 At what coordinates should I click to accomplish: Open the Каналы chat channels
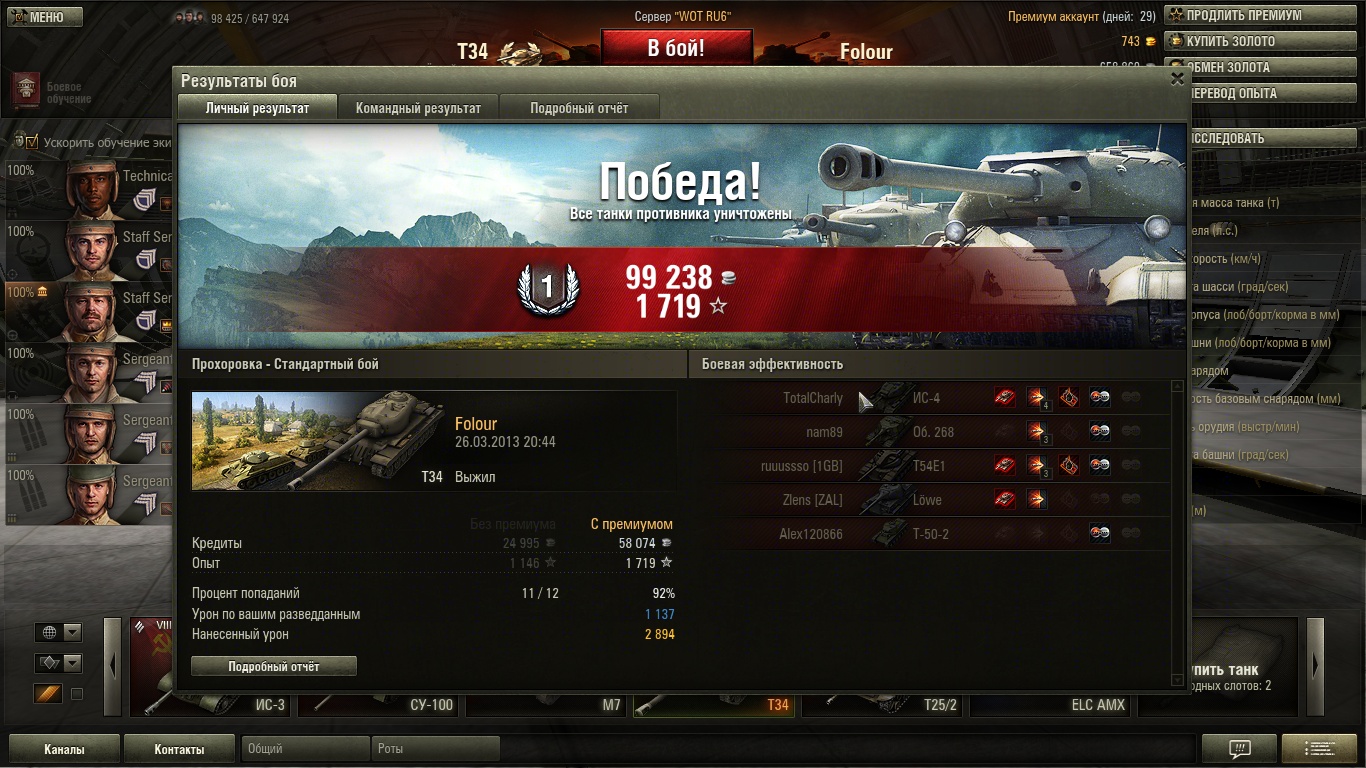coord(64,749)
